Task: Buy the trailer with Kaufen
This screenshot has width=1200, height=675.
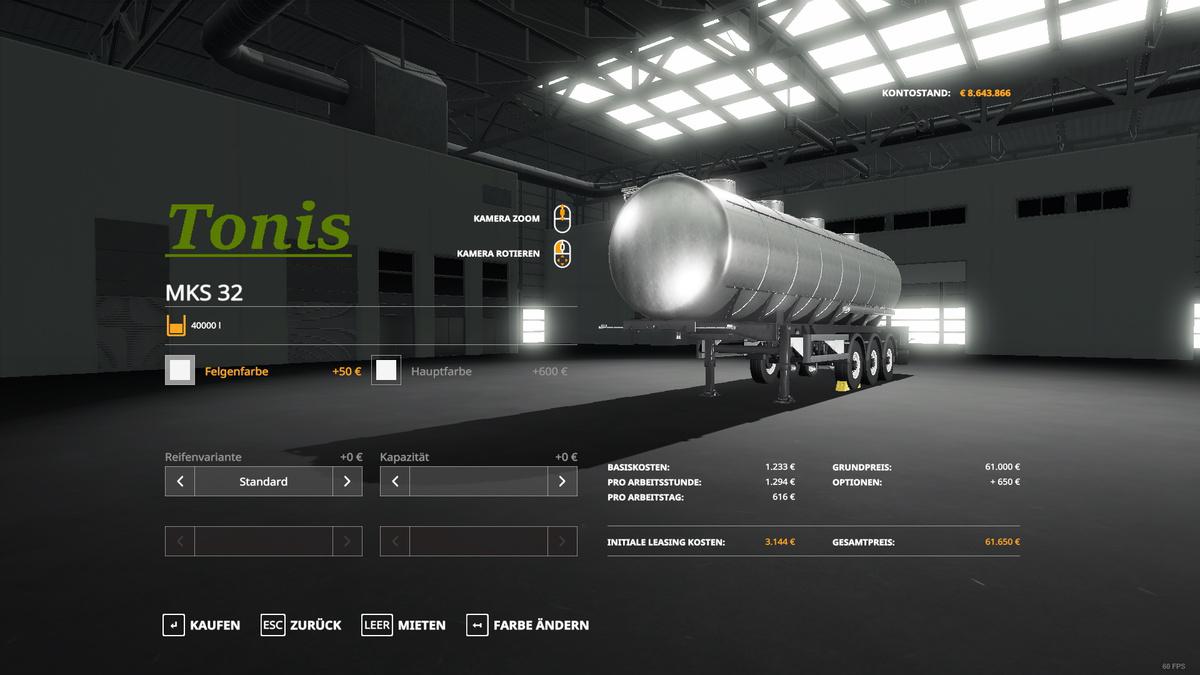Action: 201,625
